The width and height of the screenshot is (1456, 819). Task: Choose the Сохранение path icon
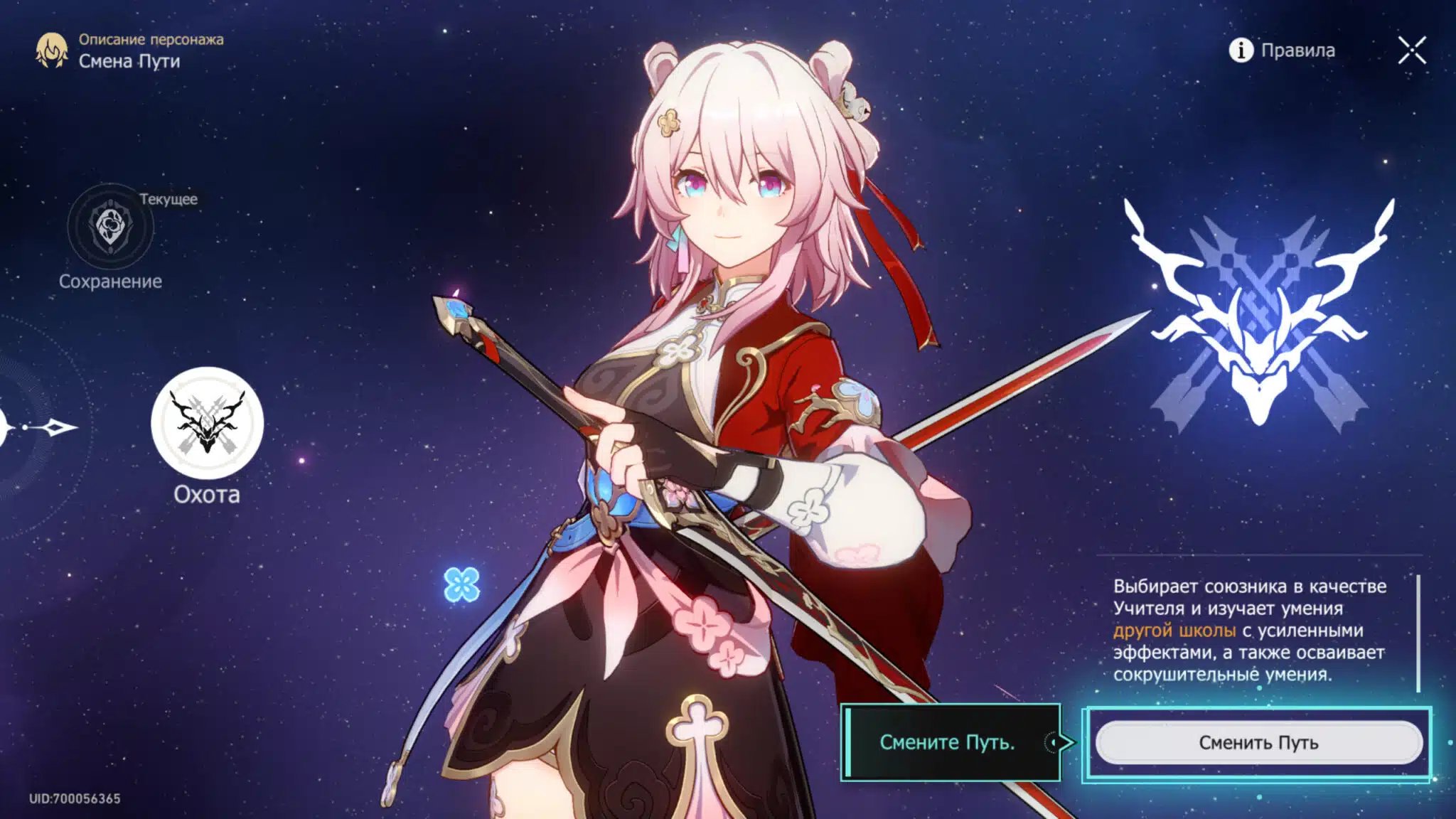pyautogui.click(x=110, y=226)
